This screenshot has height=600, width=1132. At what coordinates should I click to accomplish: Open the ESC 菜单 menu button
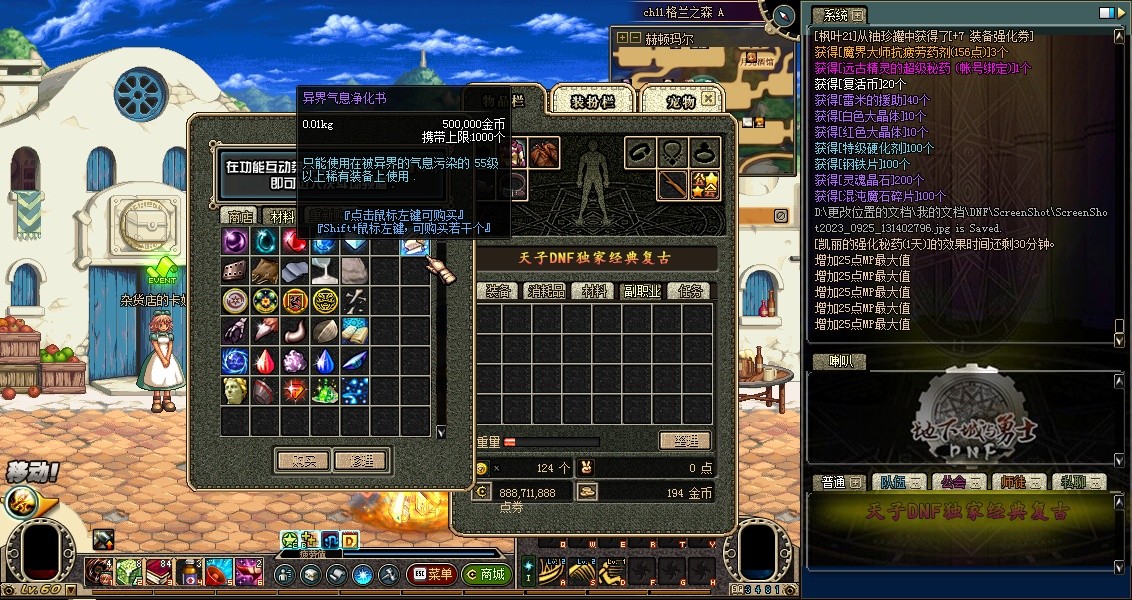pos(432,575)
